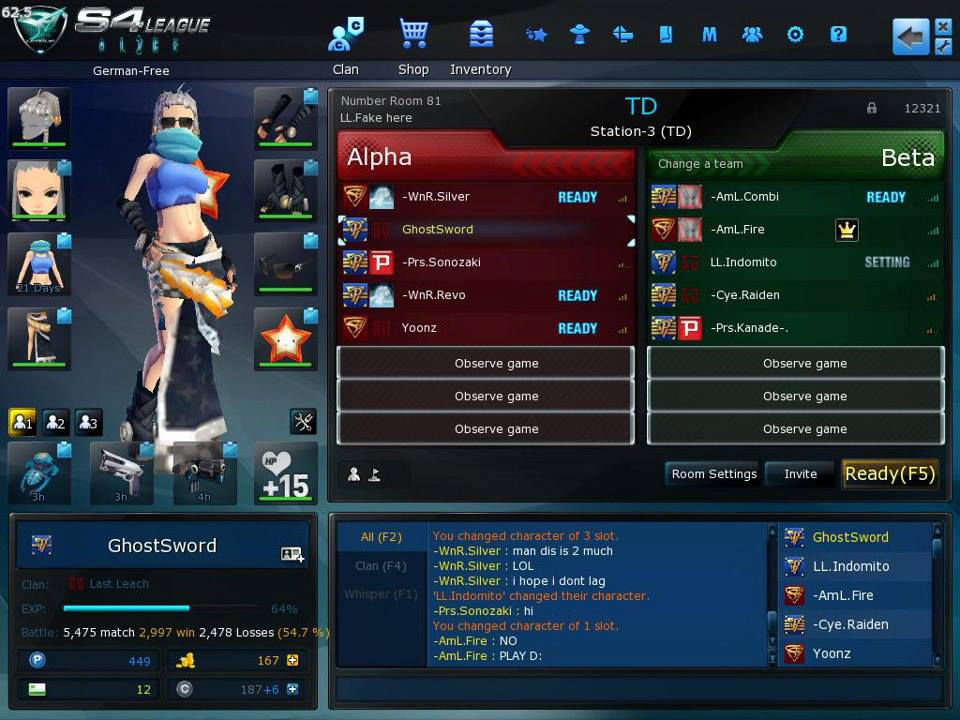Viewport: 960px width, 720px height.
Task: Click the Ready(F5) button
Action: 890,474
